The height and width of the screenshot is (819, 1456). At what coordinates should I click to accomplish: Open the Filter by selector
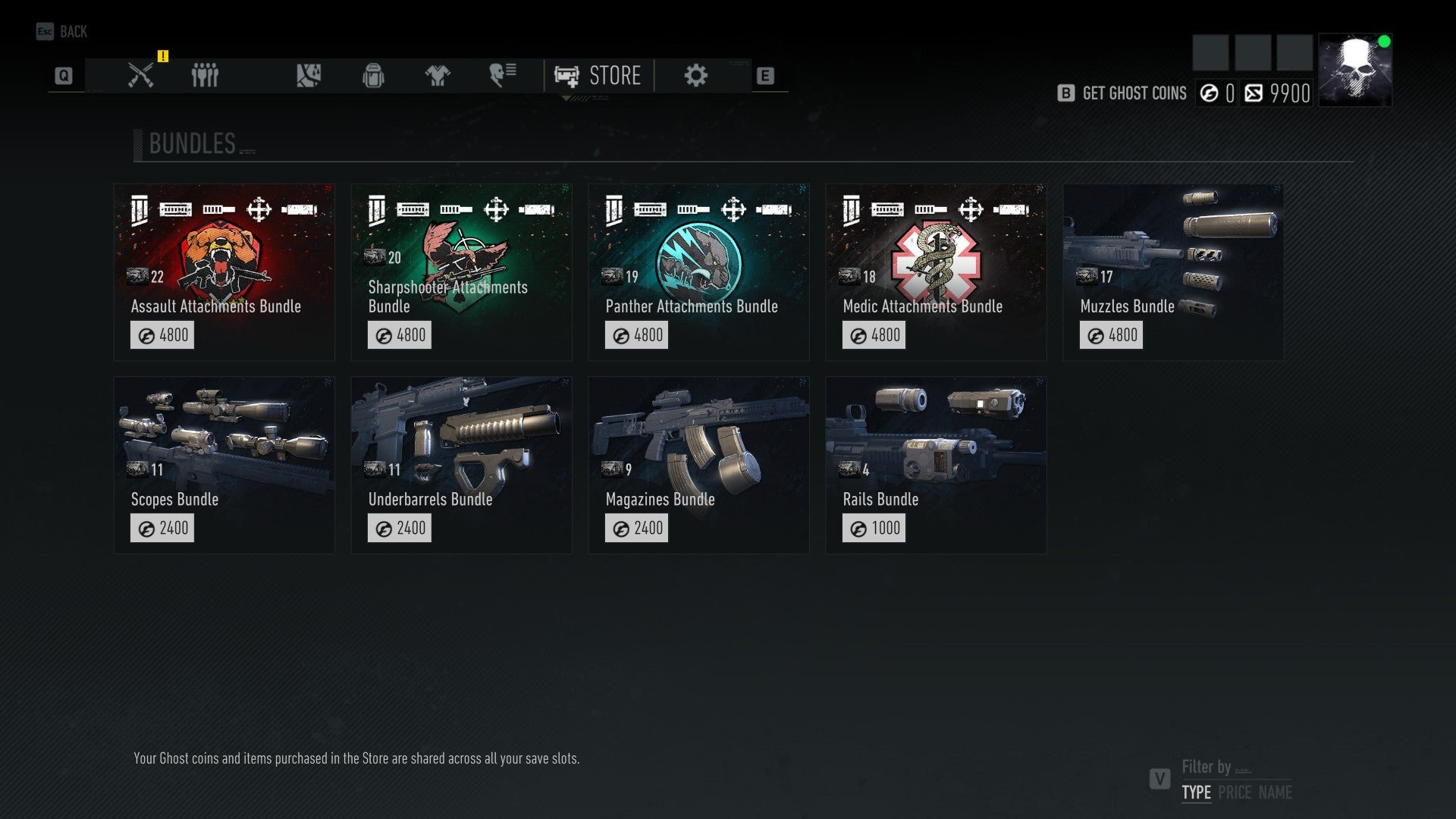tap(1207, 767)
